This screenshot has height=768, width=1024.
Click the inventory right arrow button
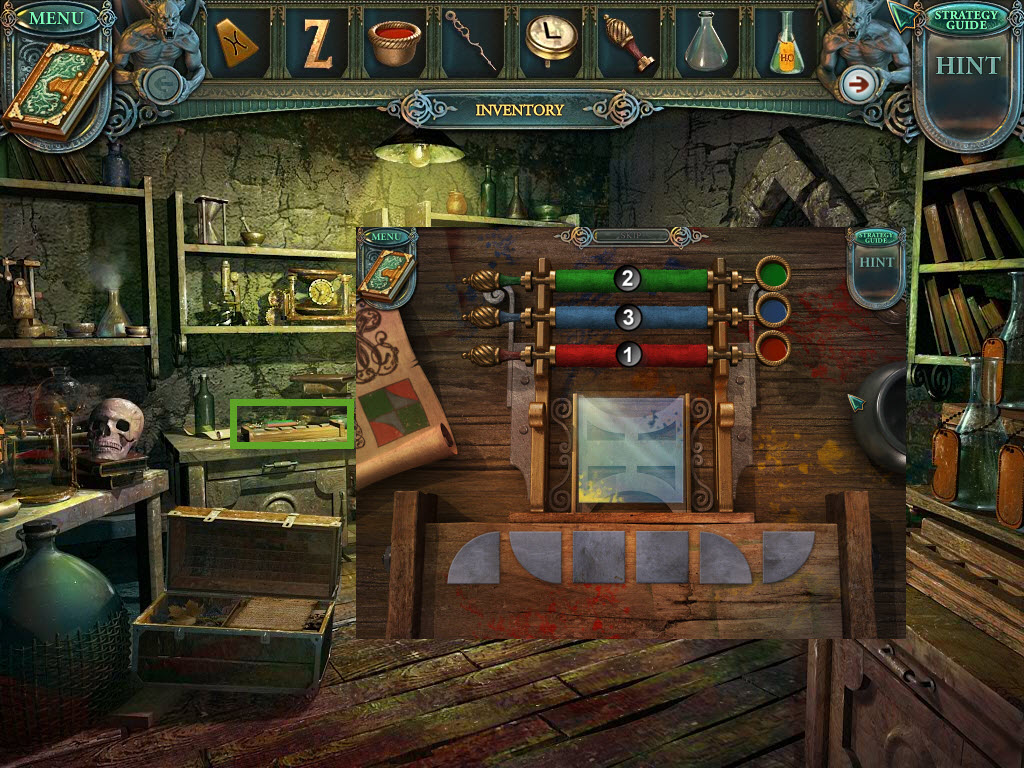tap(856, 85)
